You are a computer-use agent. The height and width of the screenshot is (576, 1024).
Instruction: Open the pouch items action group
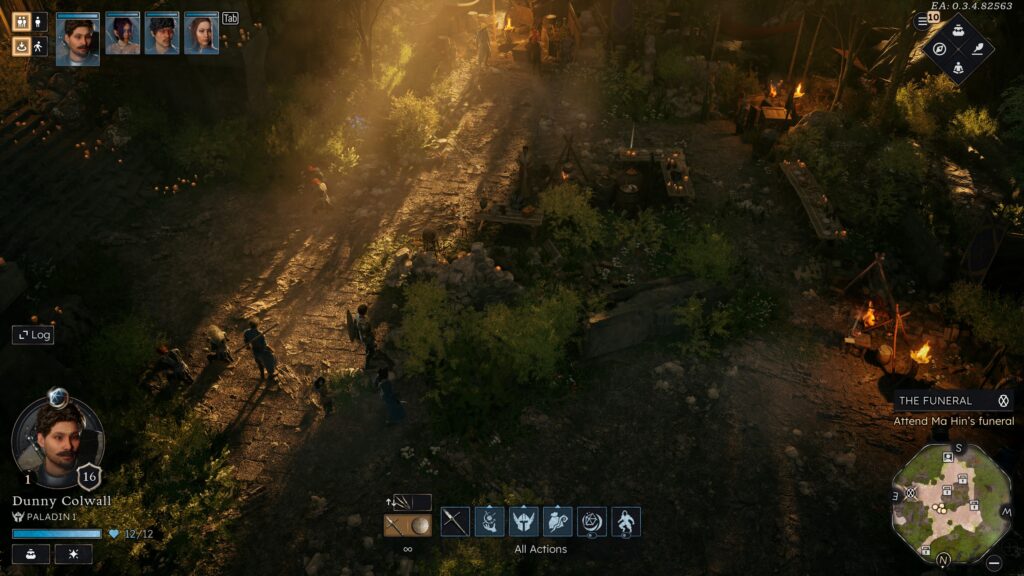557,521
